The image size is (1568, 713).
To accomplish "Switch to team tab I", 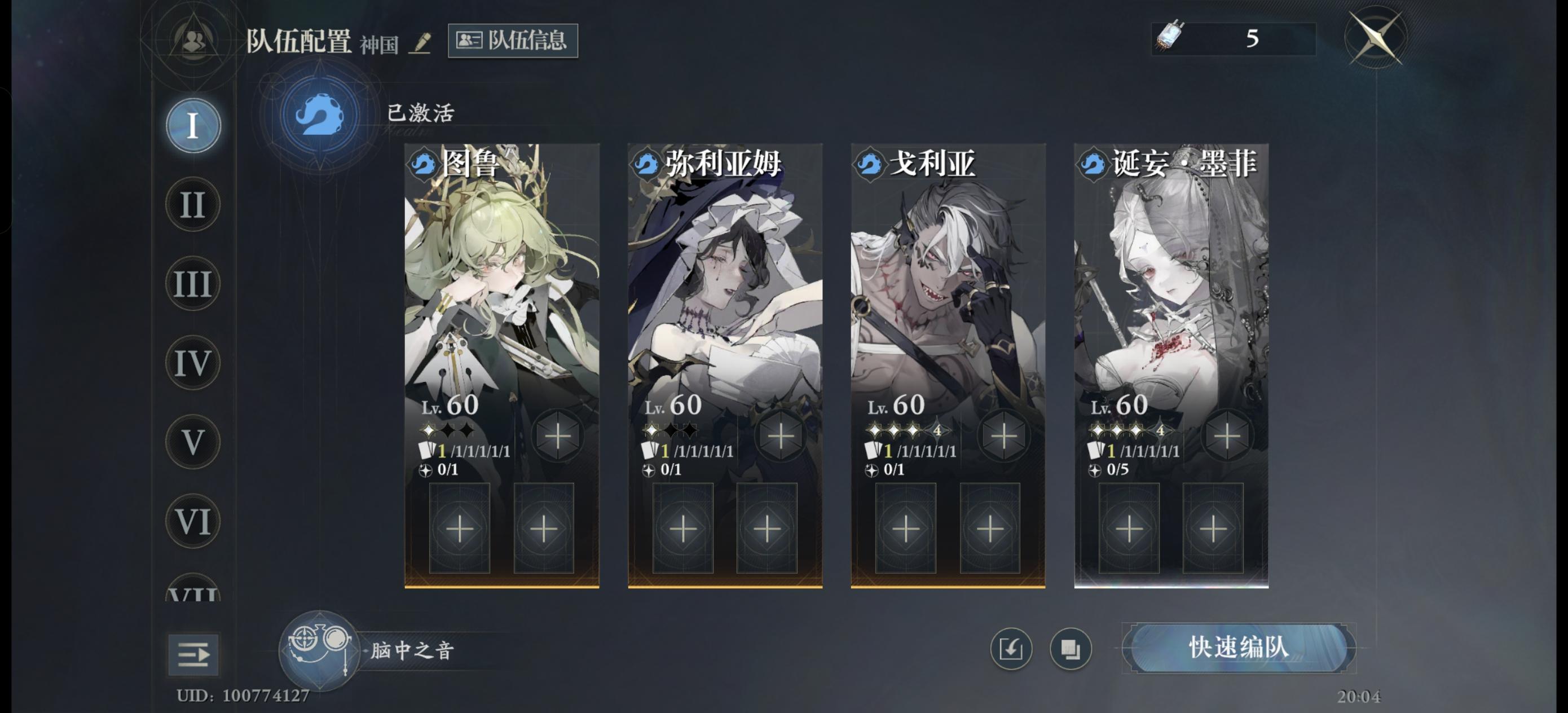I will 192,124.
